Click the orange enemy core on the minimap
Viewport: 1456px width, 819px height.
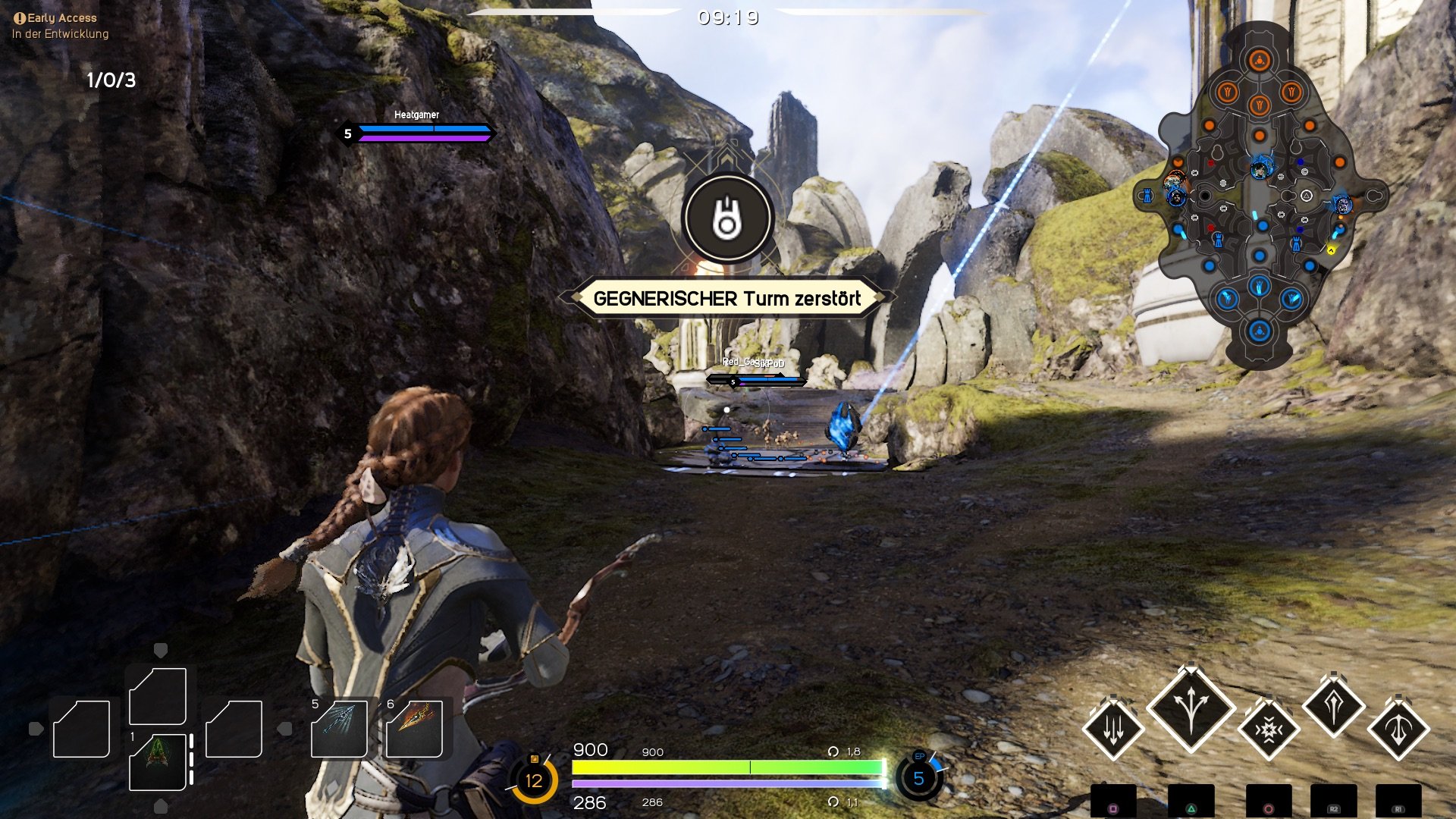point(1260,58)
